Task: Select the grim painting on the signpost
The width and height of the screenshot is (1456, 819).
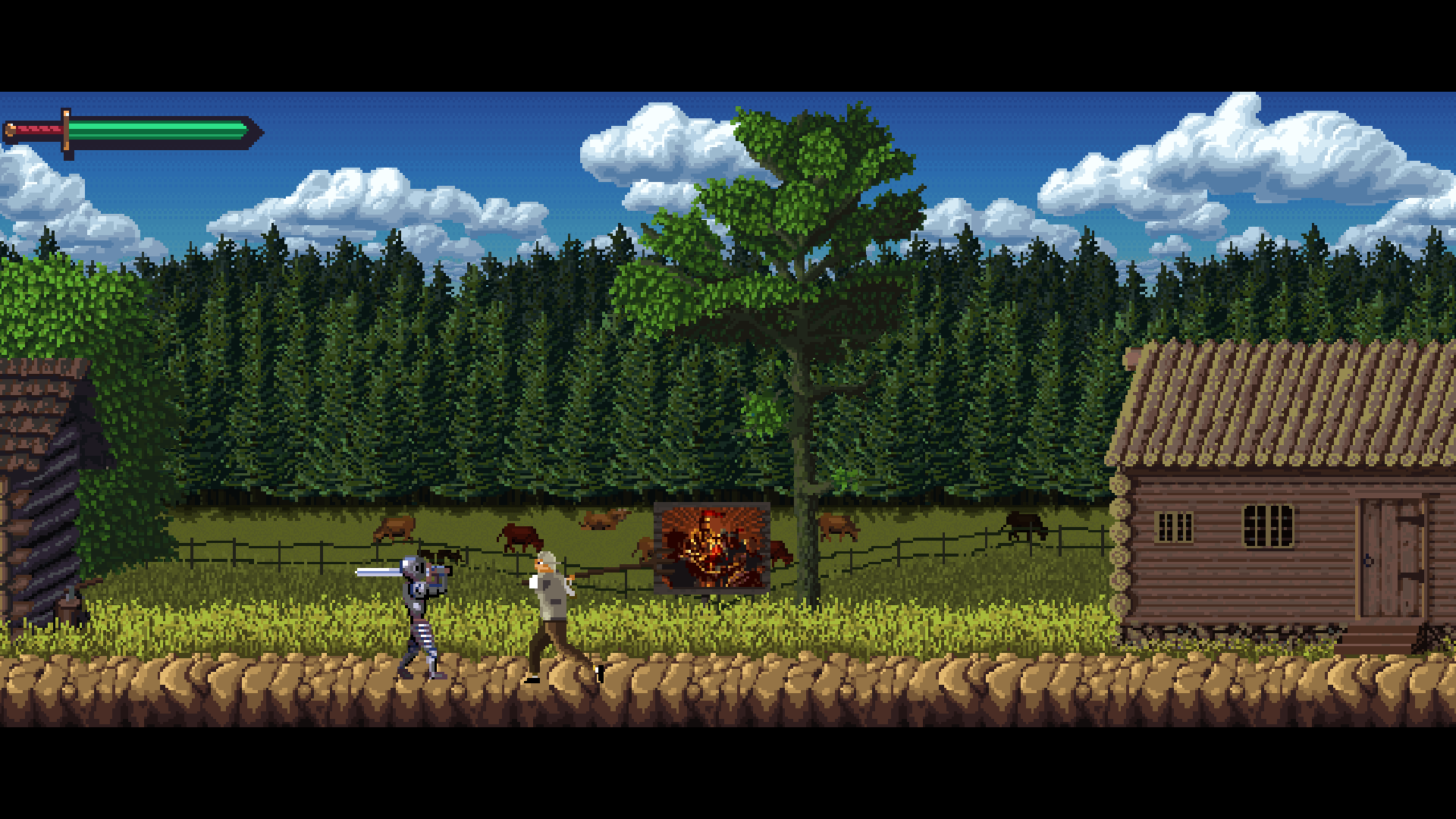Action: (711, 546)
